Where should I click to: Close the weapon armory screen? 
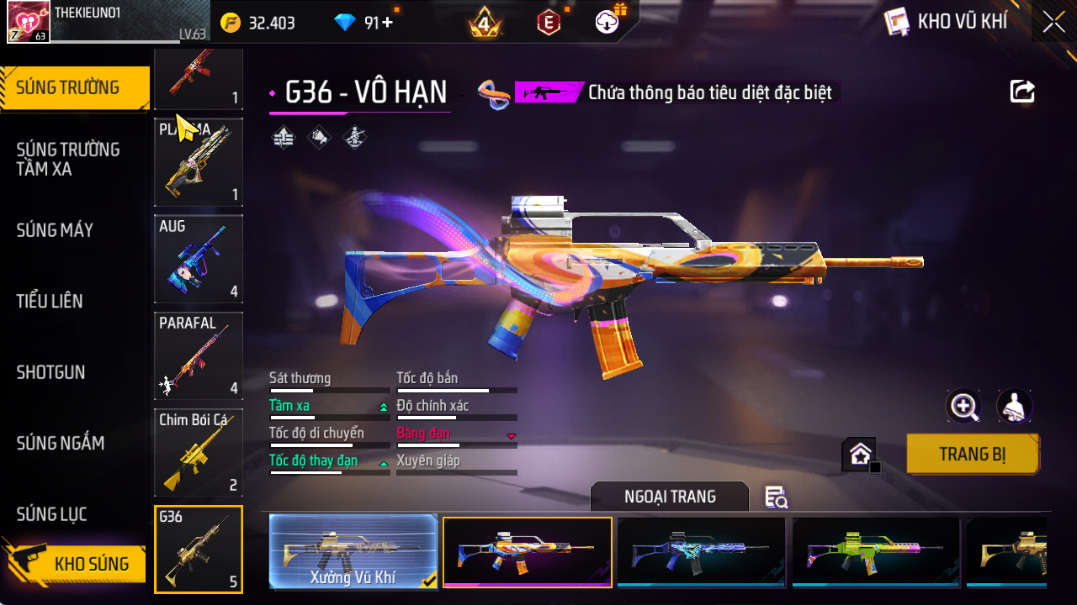click(x=1053, y=22)
